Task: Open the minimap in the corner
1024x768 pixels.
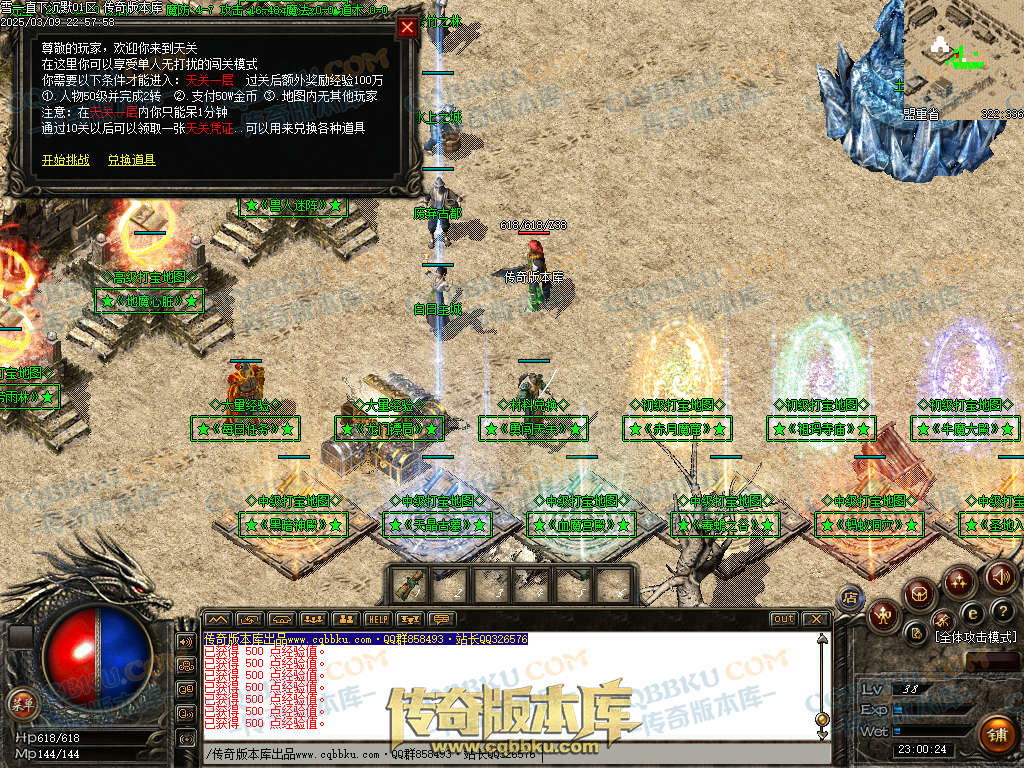Action: pos(963,60)
